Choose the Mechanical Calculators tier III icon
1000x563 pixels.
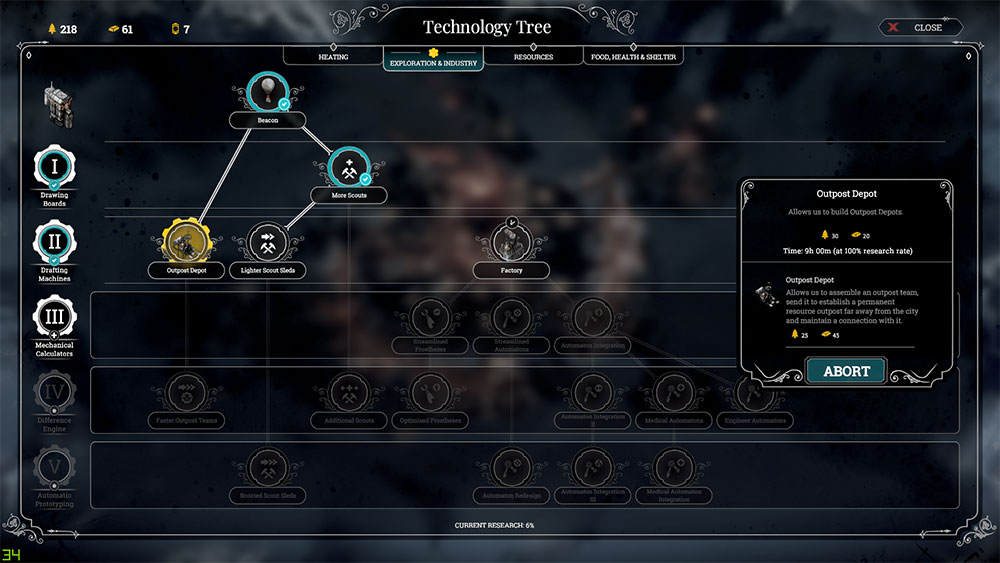click(x=54, y=319)
